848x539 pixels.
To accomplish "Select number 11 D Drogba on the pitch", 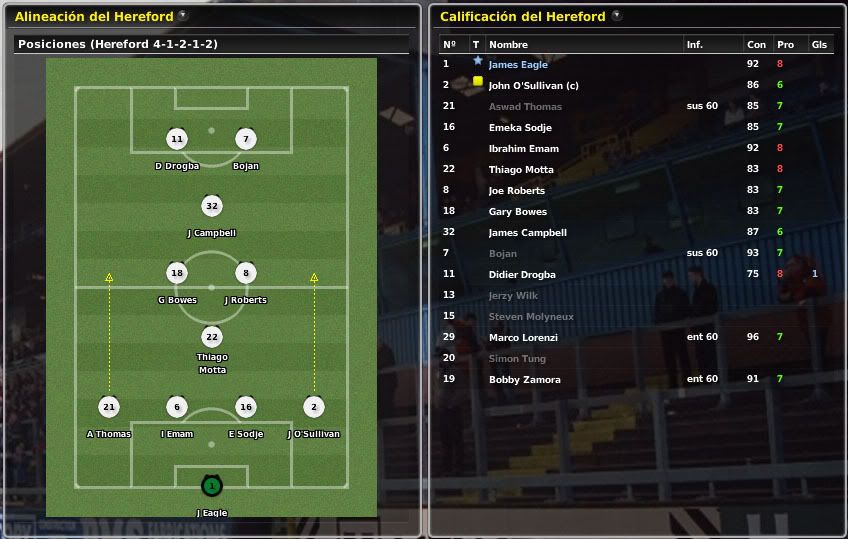I will (x=177, y=140).
